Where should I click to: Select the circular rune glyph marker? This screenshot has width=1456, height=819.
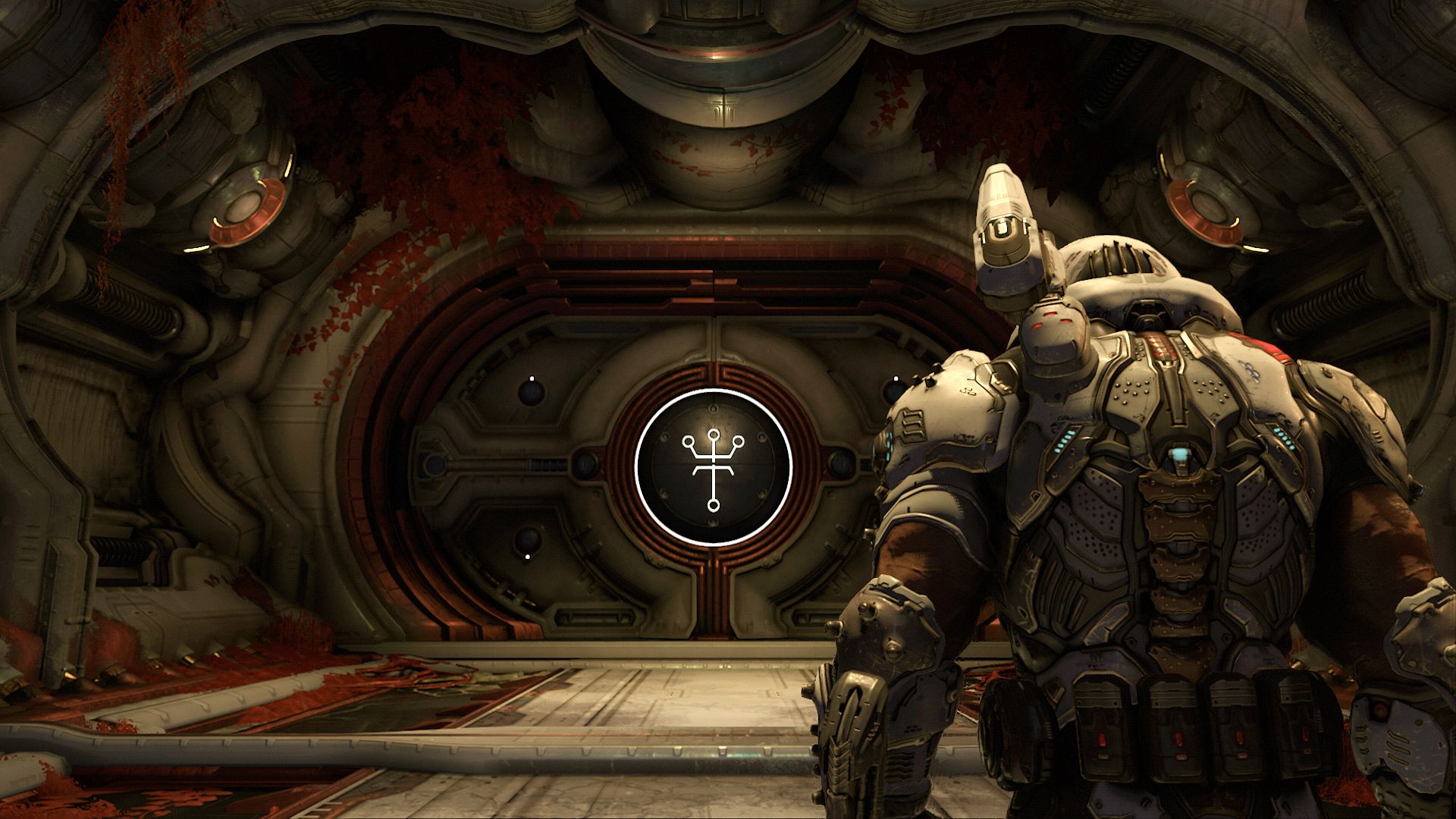pos(714,466)
